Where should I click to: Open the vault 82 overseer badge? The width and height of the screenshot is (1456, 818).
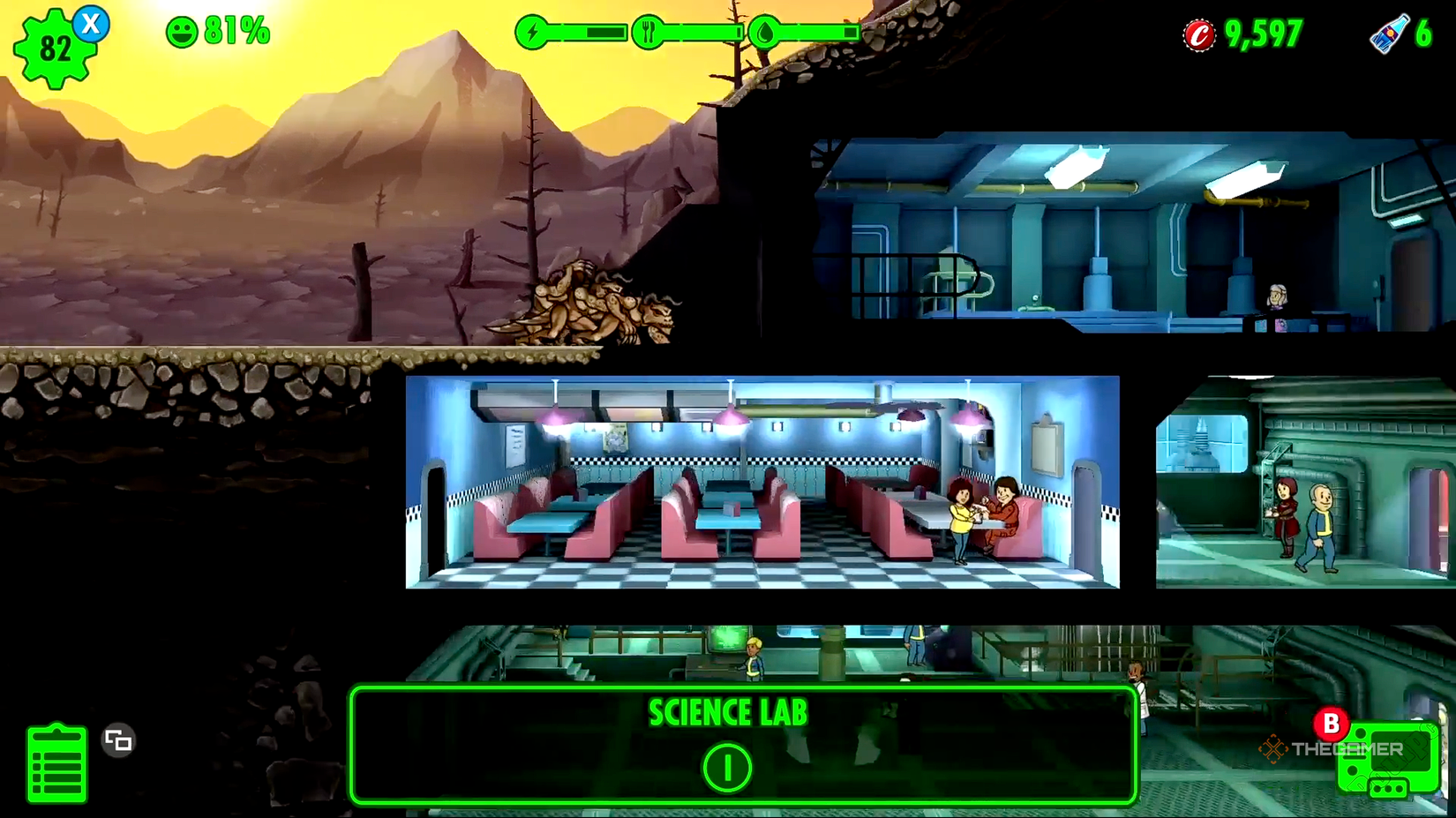(x=55, y=46)
